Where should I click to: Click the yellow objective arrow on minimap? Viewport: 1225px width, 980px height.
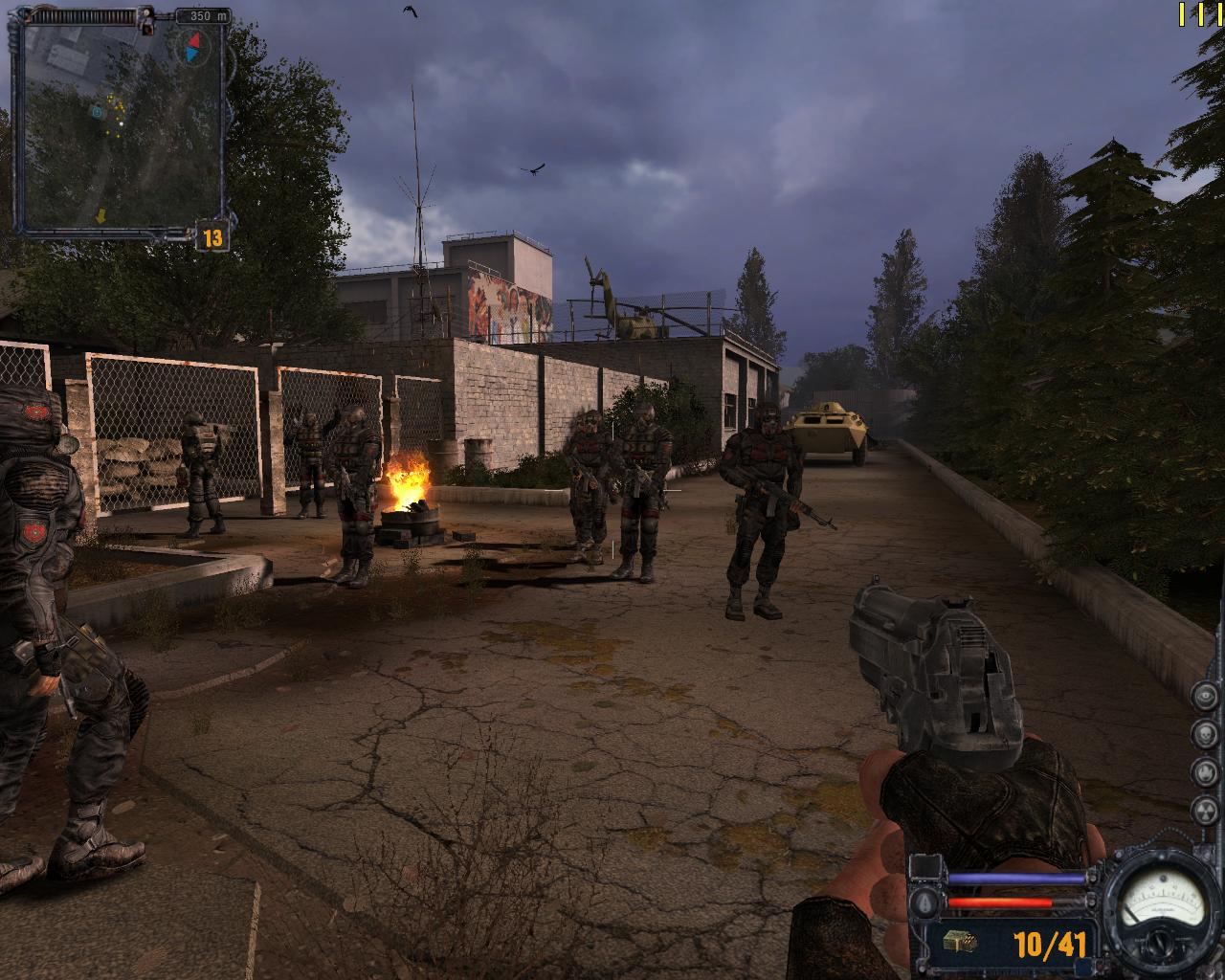100,217
